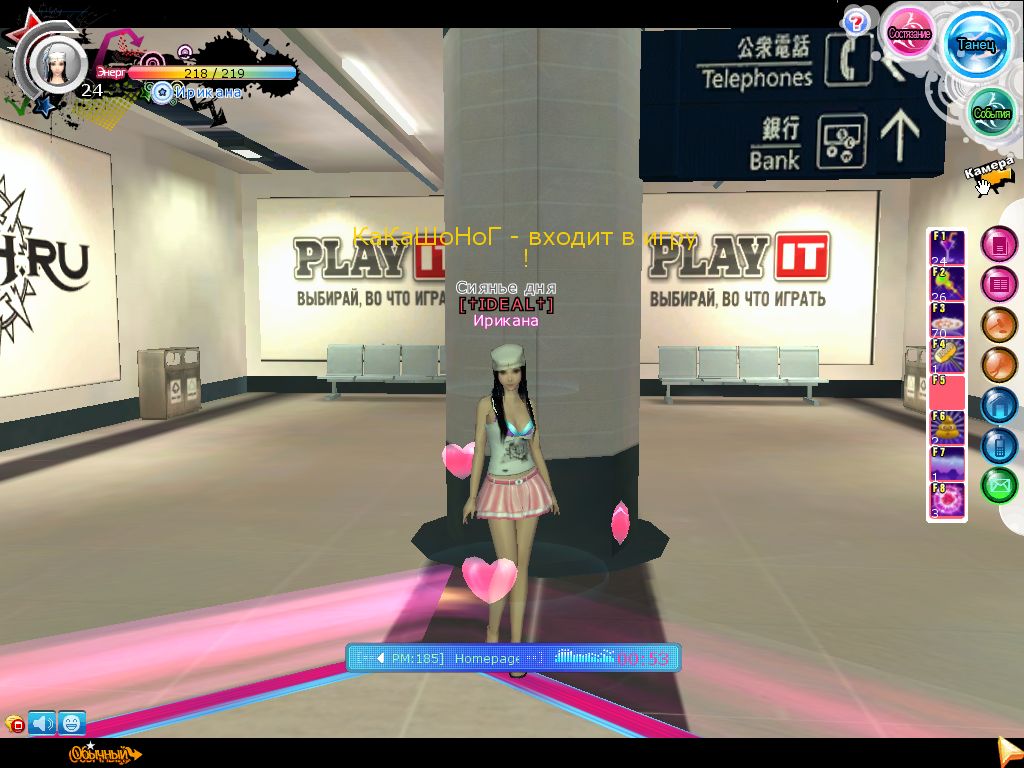Toggle the speaker sound button
Screen dimensions: 1024x768
(42, 722)
